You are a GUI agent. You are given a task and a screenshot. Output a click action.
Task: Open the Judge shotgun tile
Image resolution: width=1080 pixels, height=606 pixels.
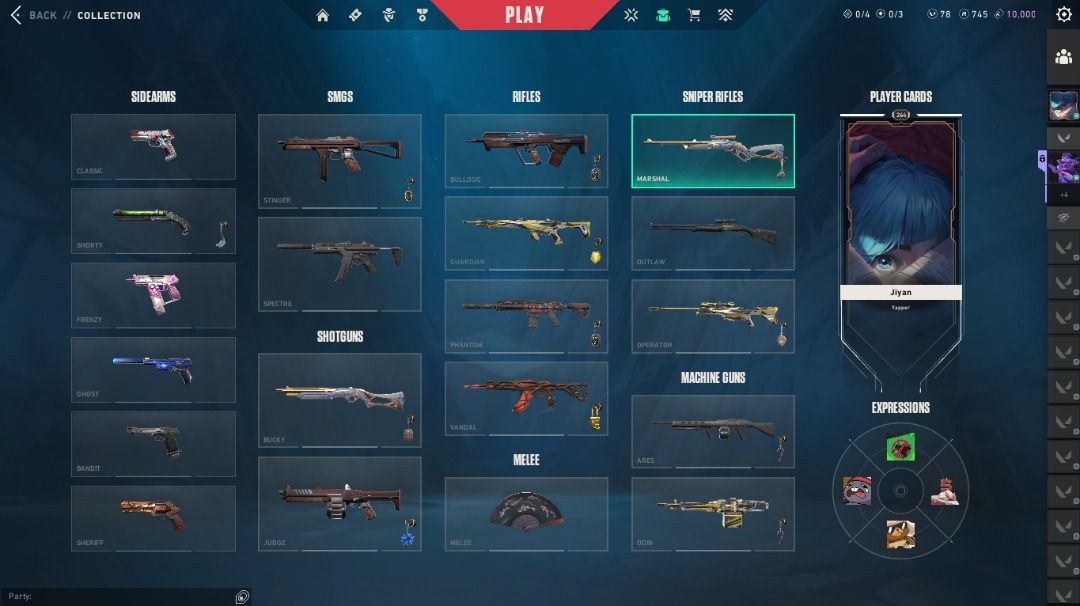339,503
